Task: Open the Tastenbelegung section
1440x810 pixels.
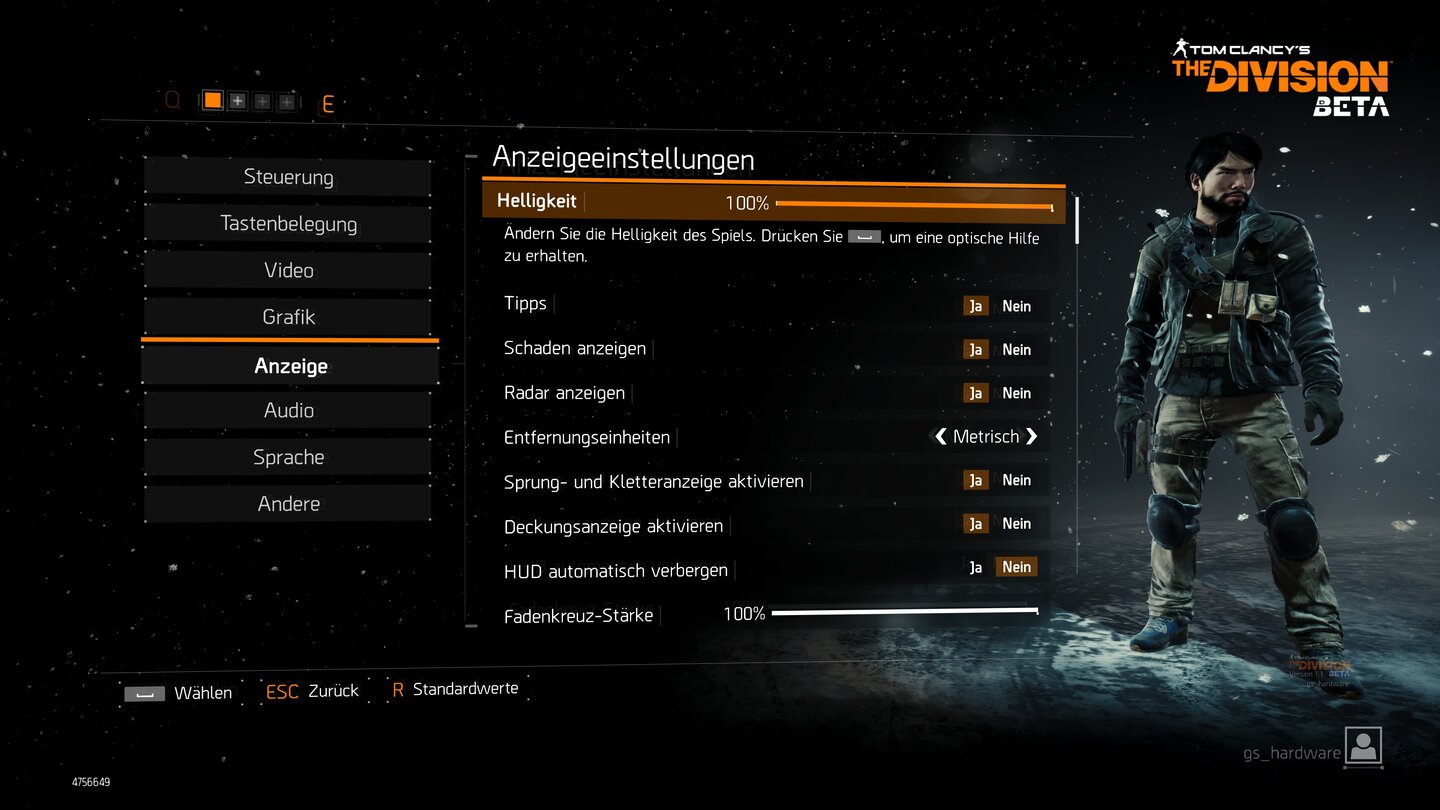Action: (x=288, y=224)
